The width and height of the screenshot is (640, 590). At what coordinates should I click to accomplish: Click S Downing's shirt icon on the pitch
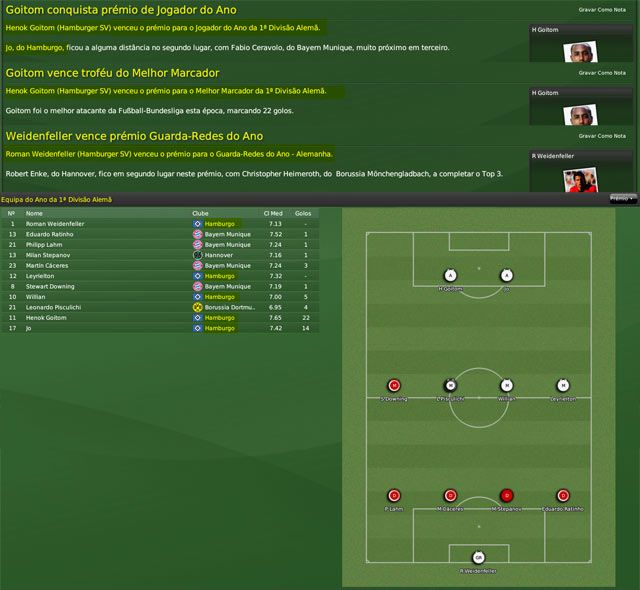coord(394,385)
